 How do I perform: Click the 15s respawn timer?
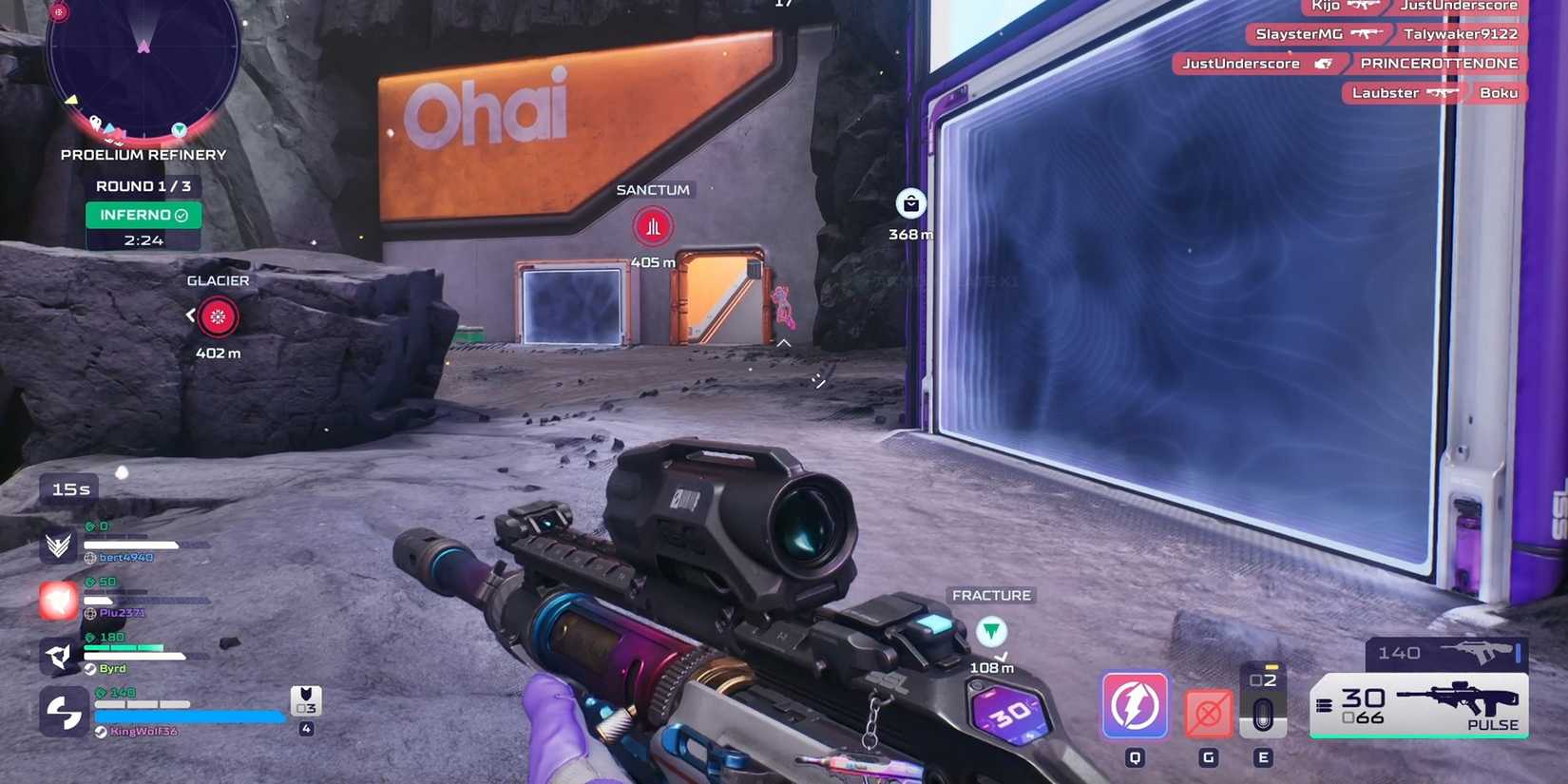pos(70,488)
